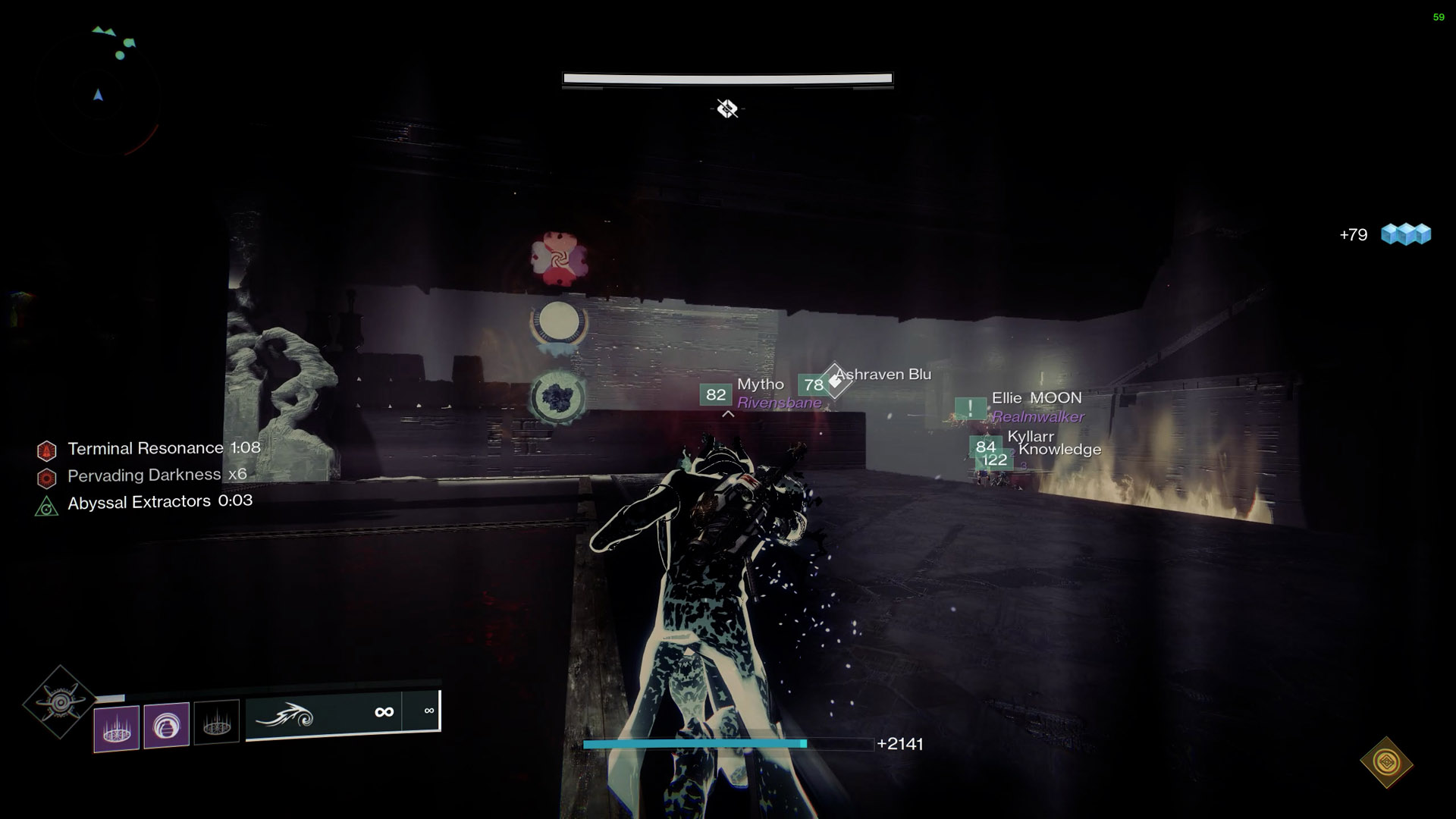Select the equipped weapon slot with swirl emblem
The height and width of the screenshot is (819, 1456).
pyautogui.click(x=324, y=714)
